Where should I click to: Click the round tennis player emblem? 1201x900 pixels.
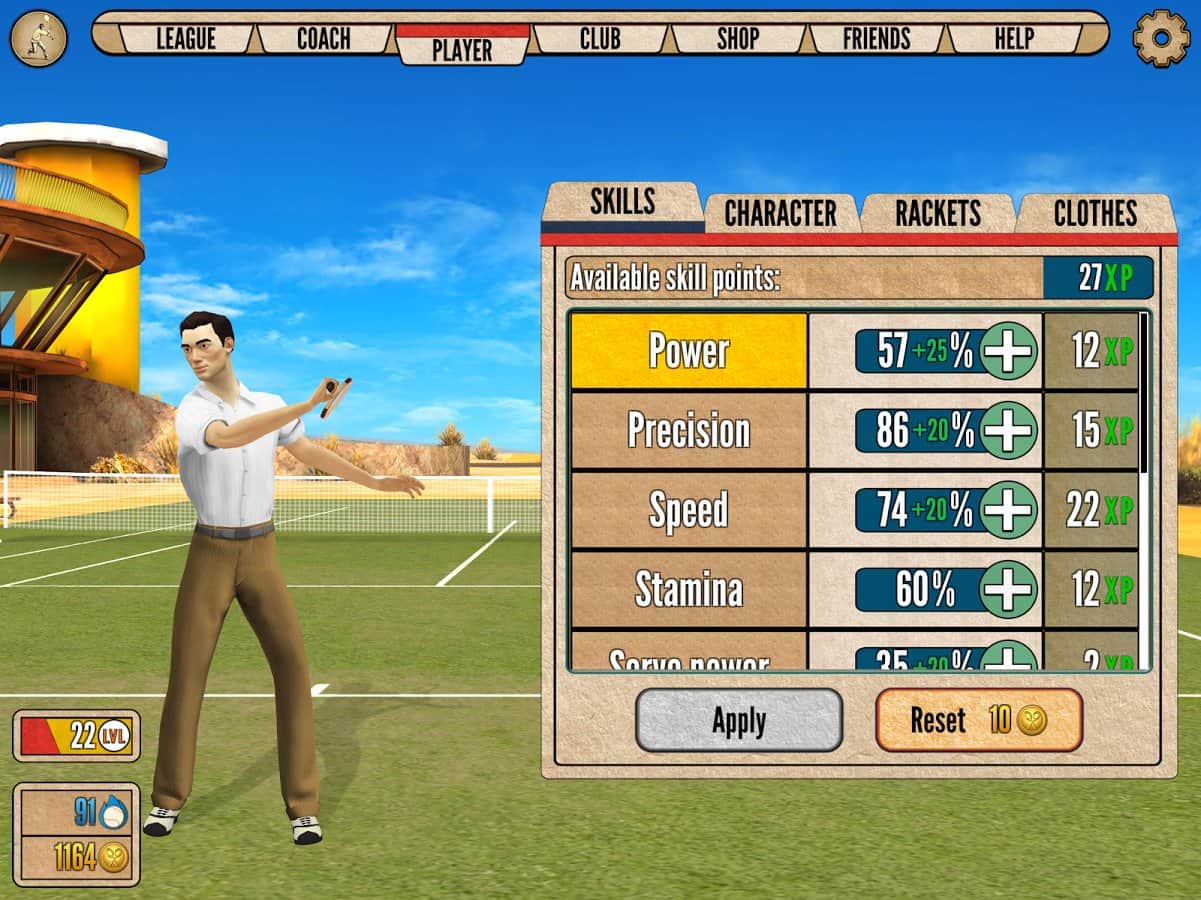pos(38,38)
